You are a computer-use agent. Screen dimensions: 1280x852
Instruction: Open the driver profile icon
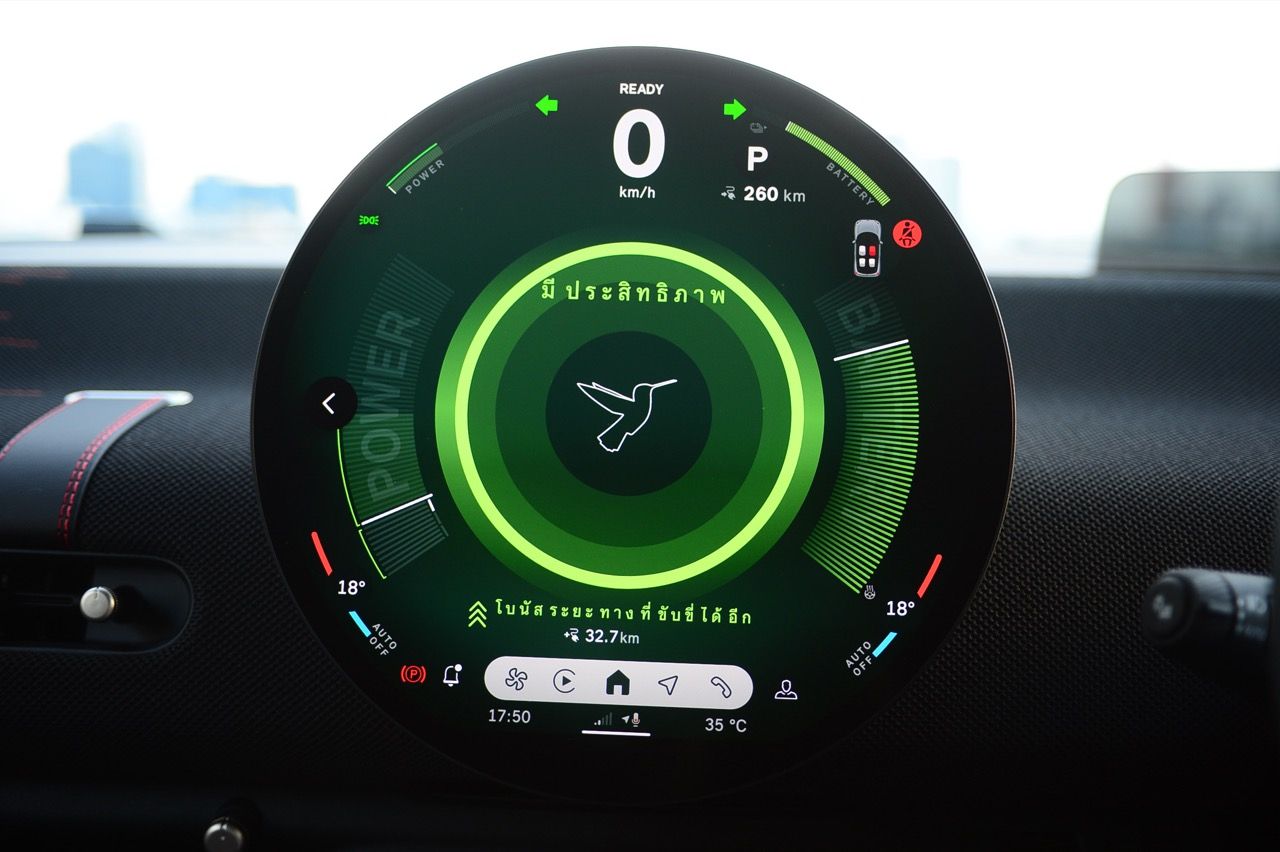pos(786,689)
